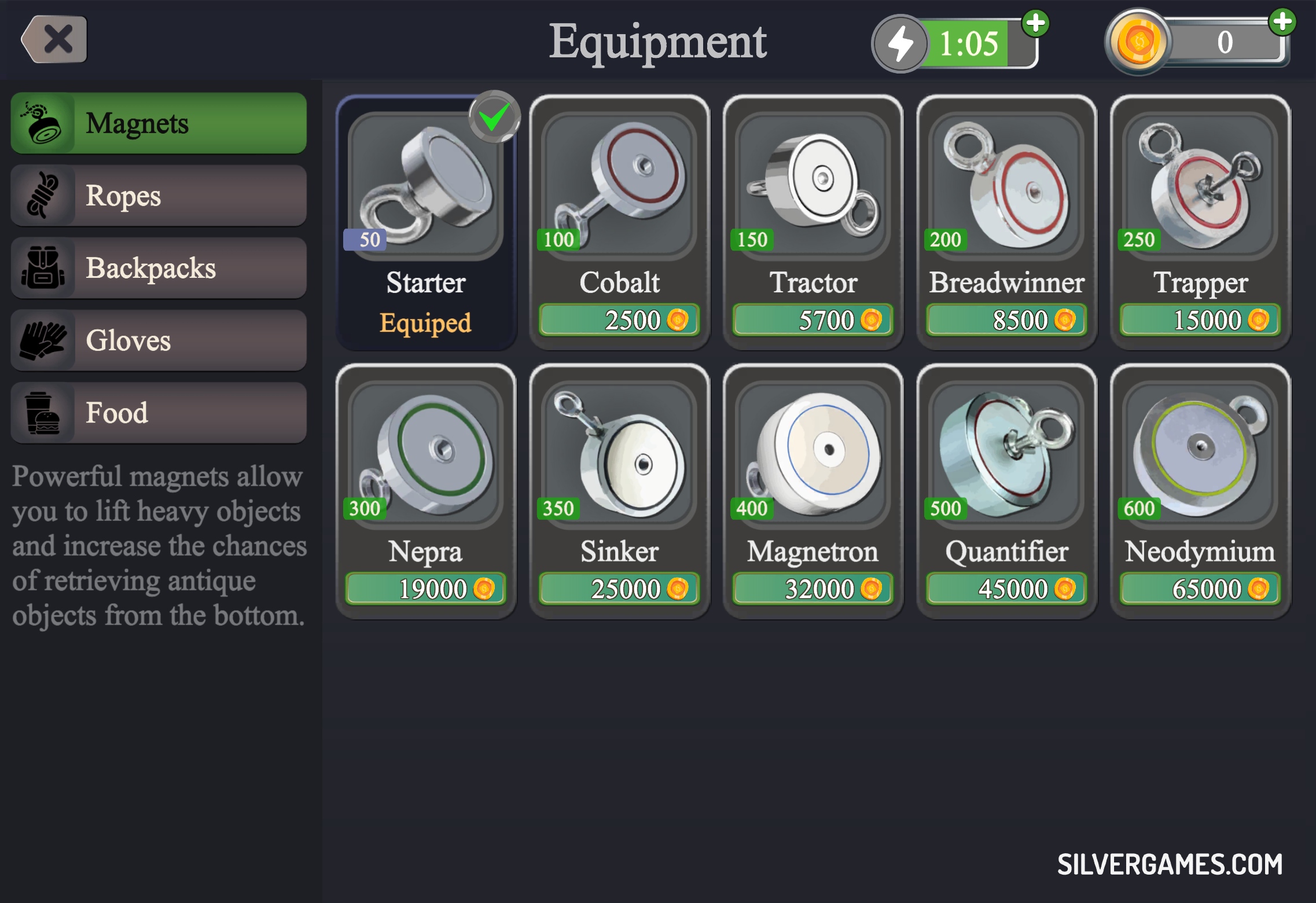This screenshot has height=903, width=1316.
Task: Purchase the Trapper magnet for 15000
Action: point(1200,320)
